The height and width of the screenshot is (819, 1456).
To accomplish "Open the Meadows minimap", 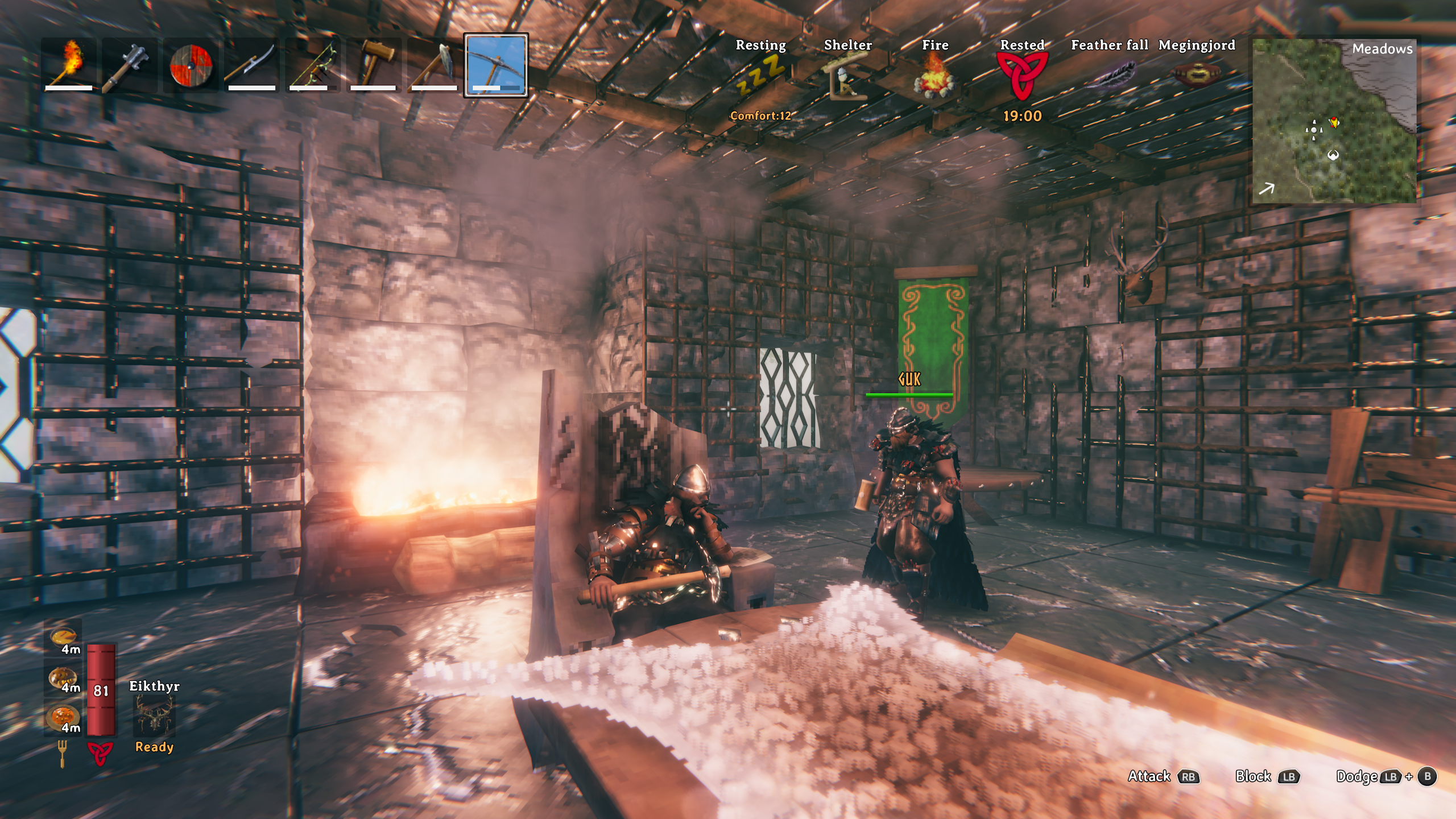I will pos(1334,121).
